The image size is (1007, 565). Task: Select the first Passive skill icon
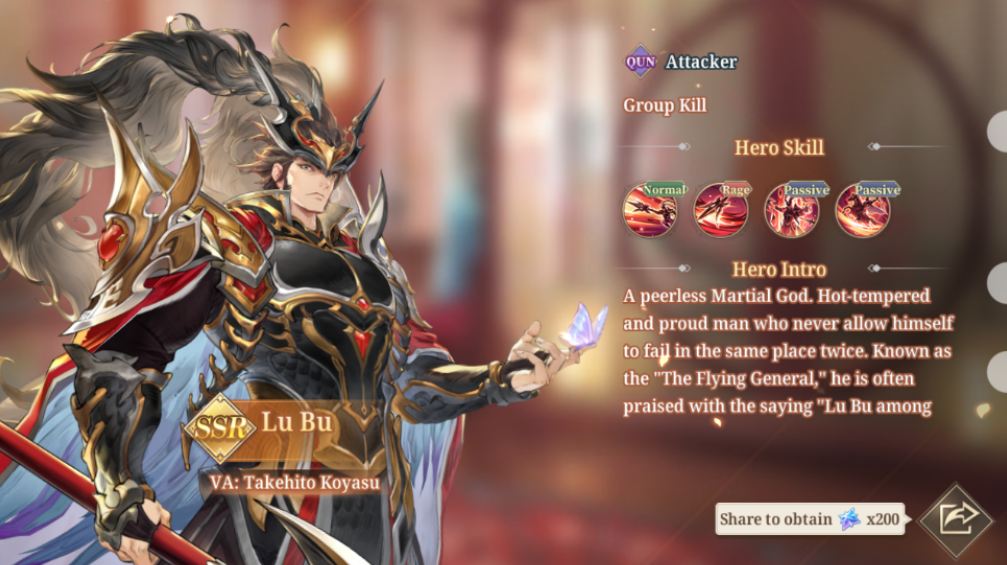click(791, 209)
